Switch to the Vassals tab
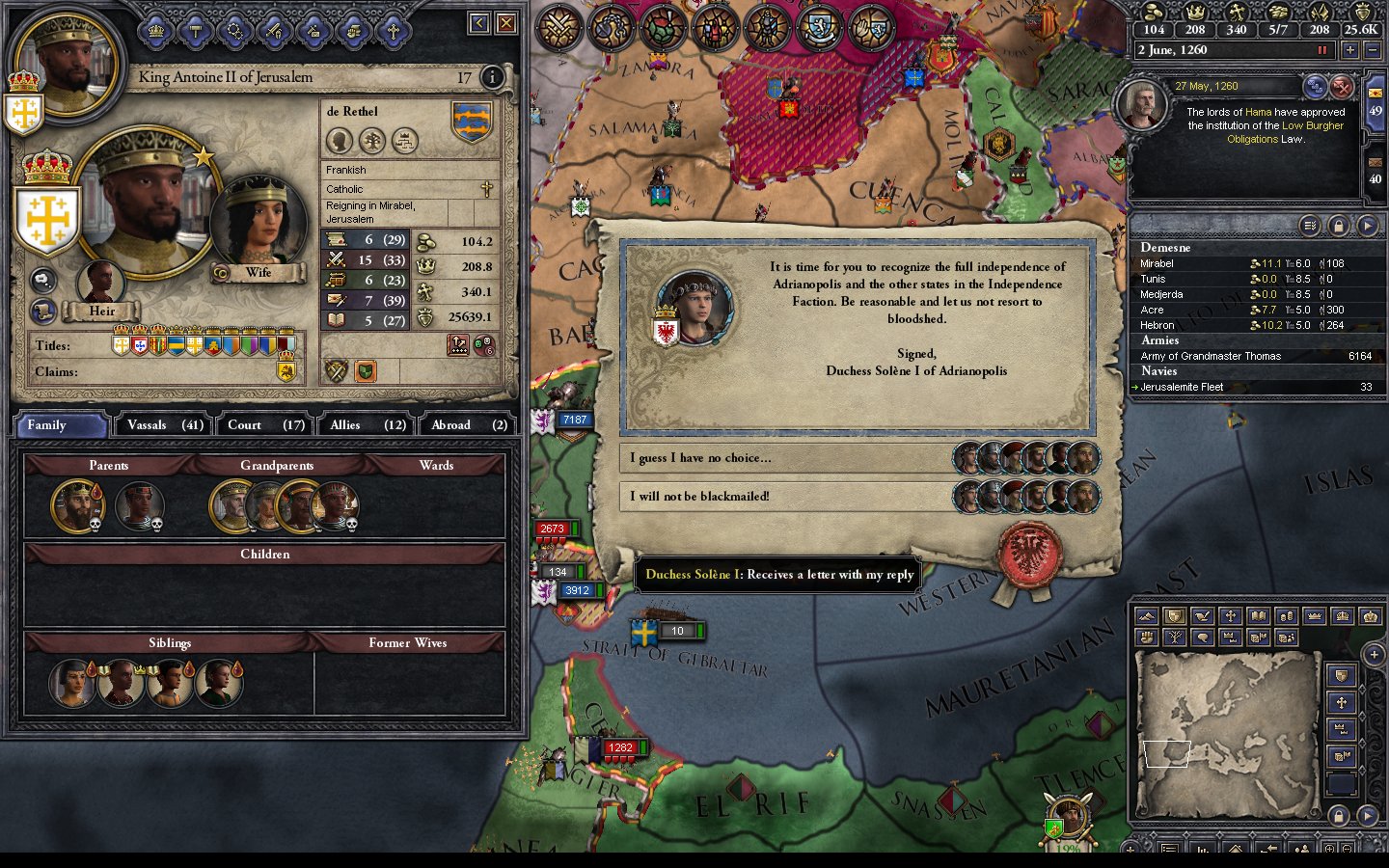The height and width of the screenshot is (868, 1389). click(x=165, y=425)
